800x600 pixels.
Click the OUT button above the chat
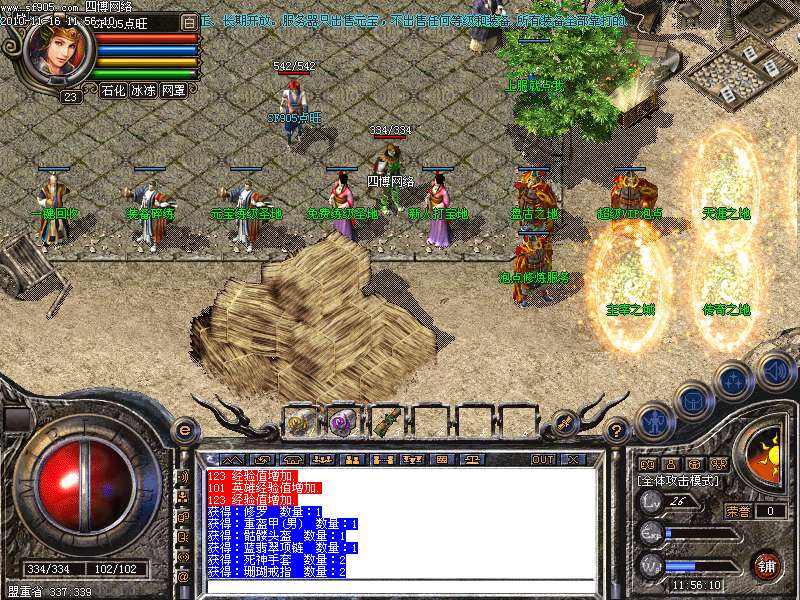point(543,459)
